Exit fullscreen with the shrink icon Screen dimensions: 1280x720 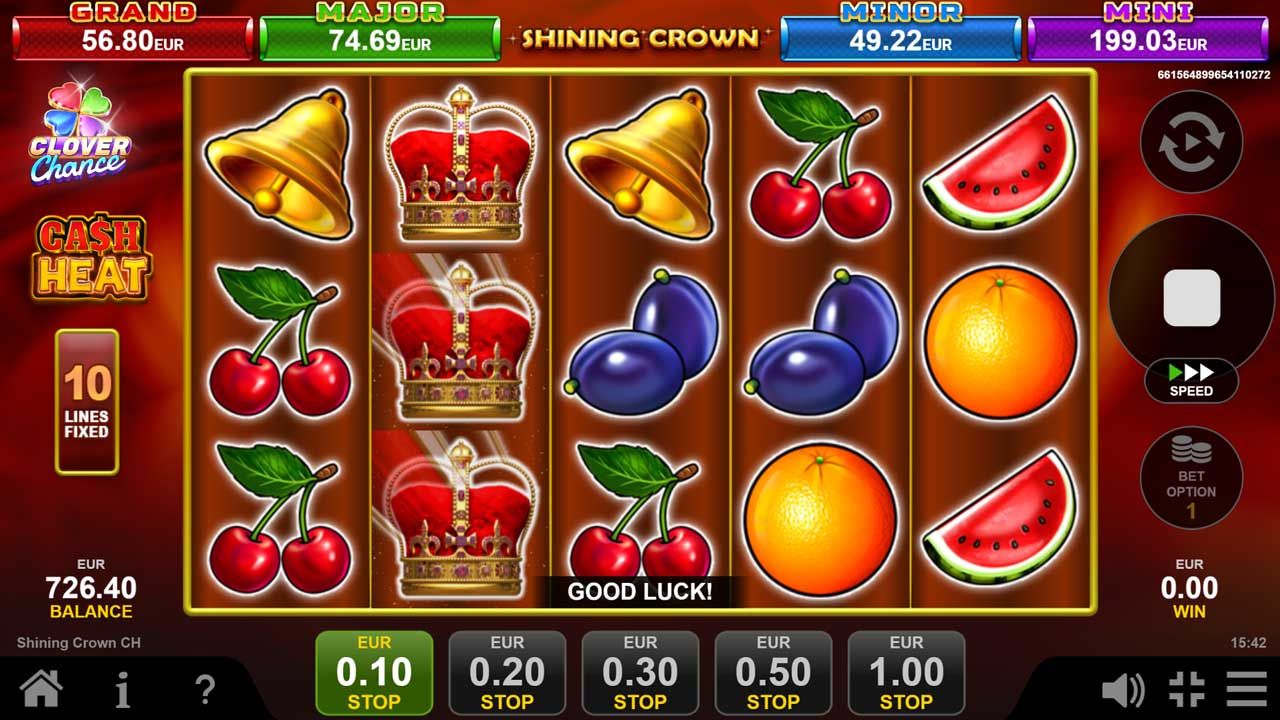click(1188, 688)
